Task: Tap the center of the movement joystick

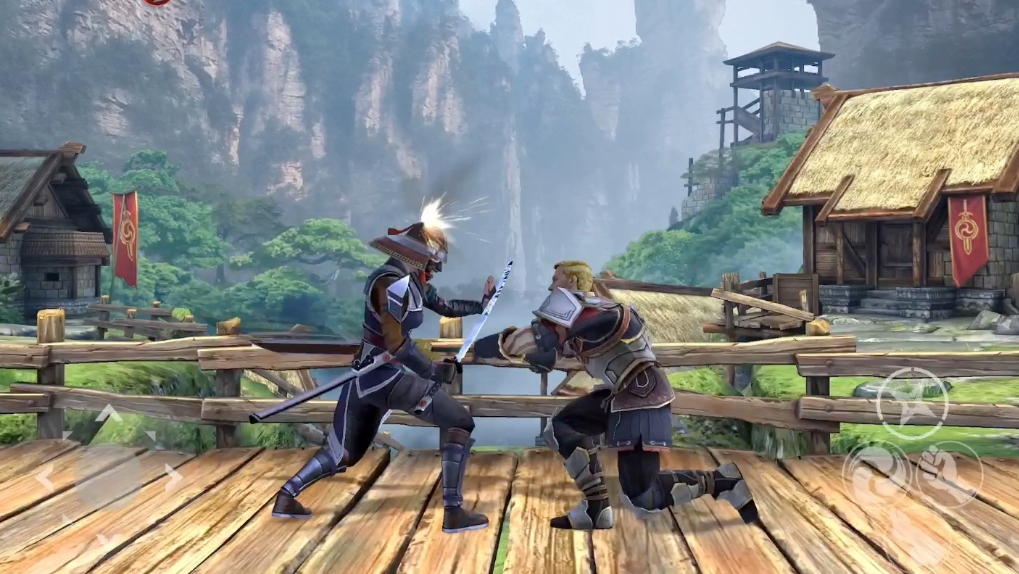Action: point(107,477)
